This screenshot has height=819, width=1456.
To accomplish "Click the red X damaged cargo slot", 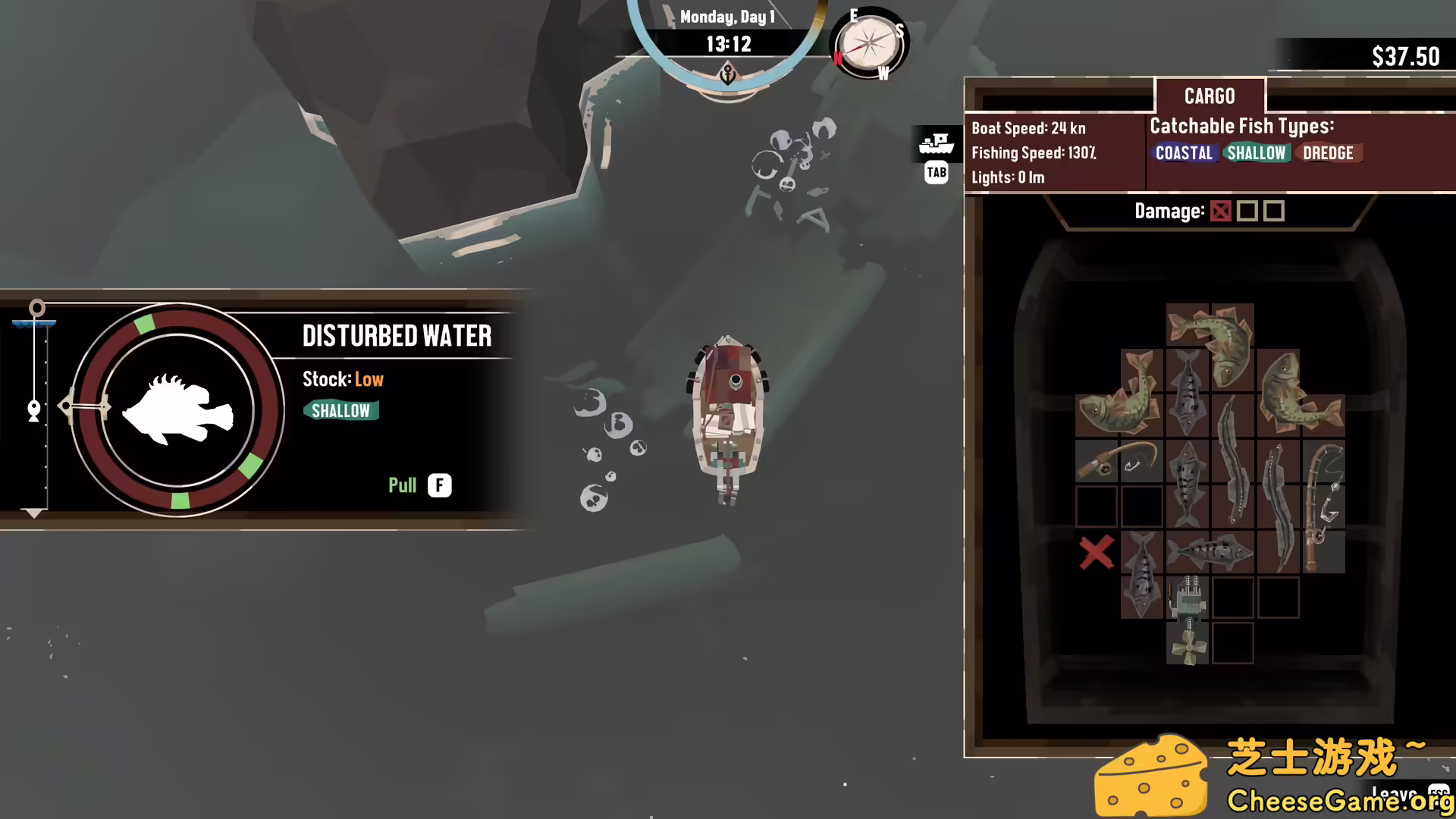I will pyautogui.click(x=1097, y=552).
